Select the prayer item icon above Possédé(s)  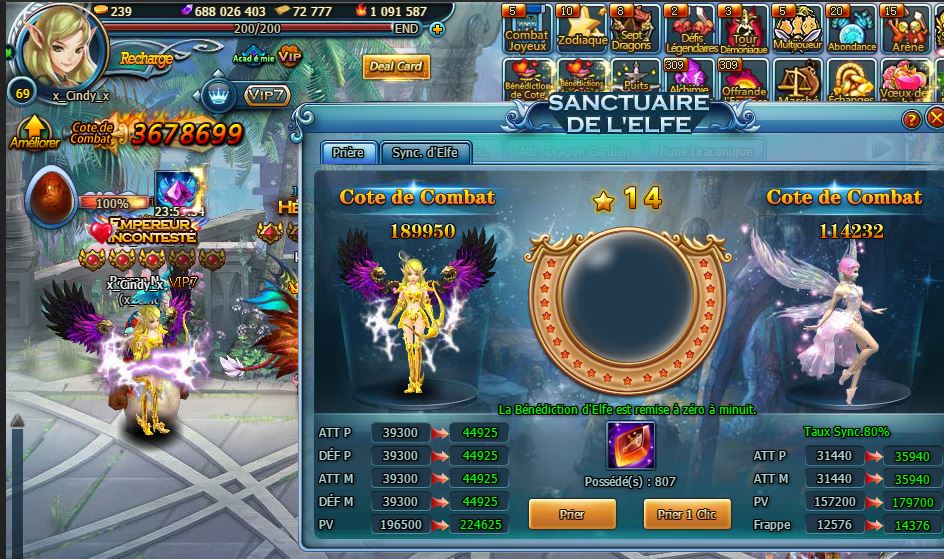pos(630,446)
